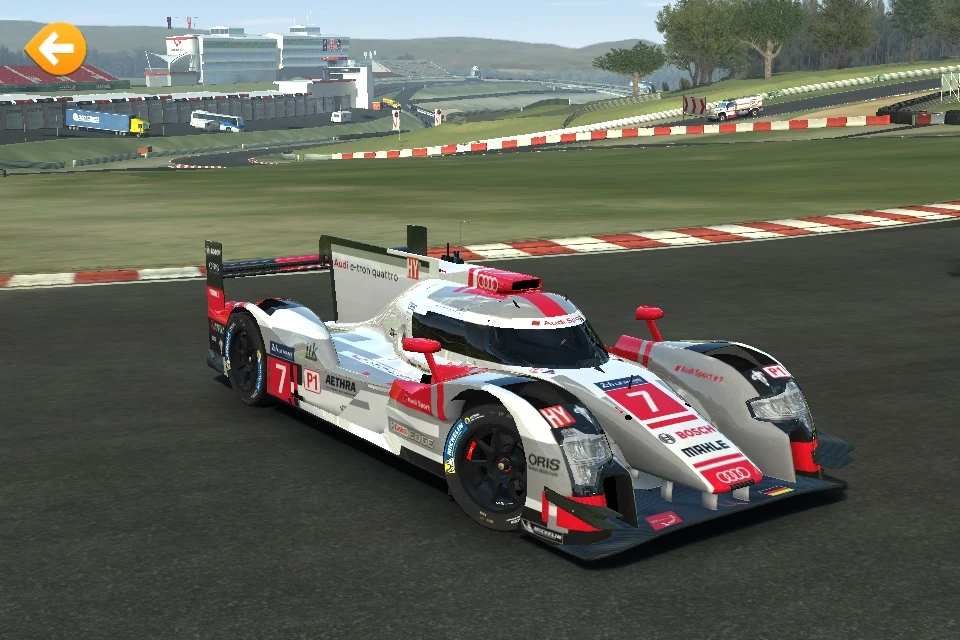The image size is (960, 640).
Task: Go back using the orange arrow button
Action: click(x=55, y=48)
